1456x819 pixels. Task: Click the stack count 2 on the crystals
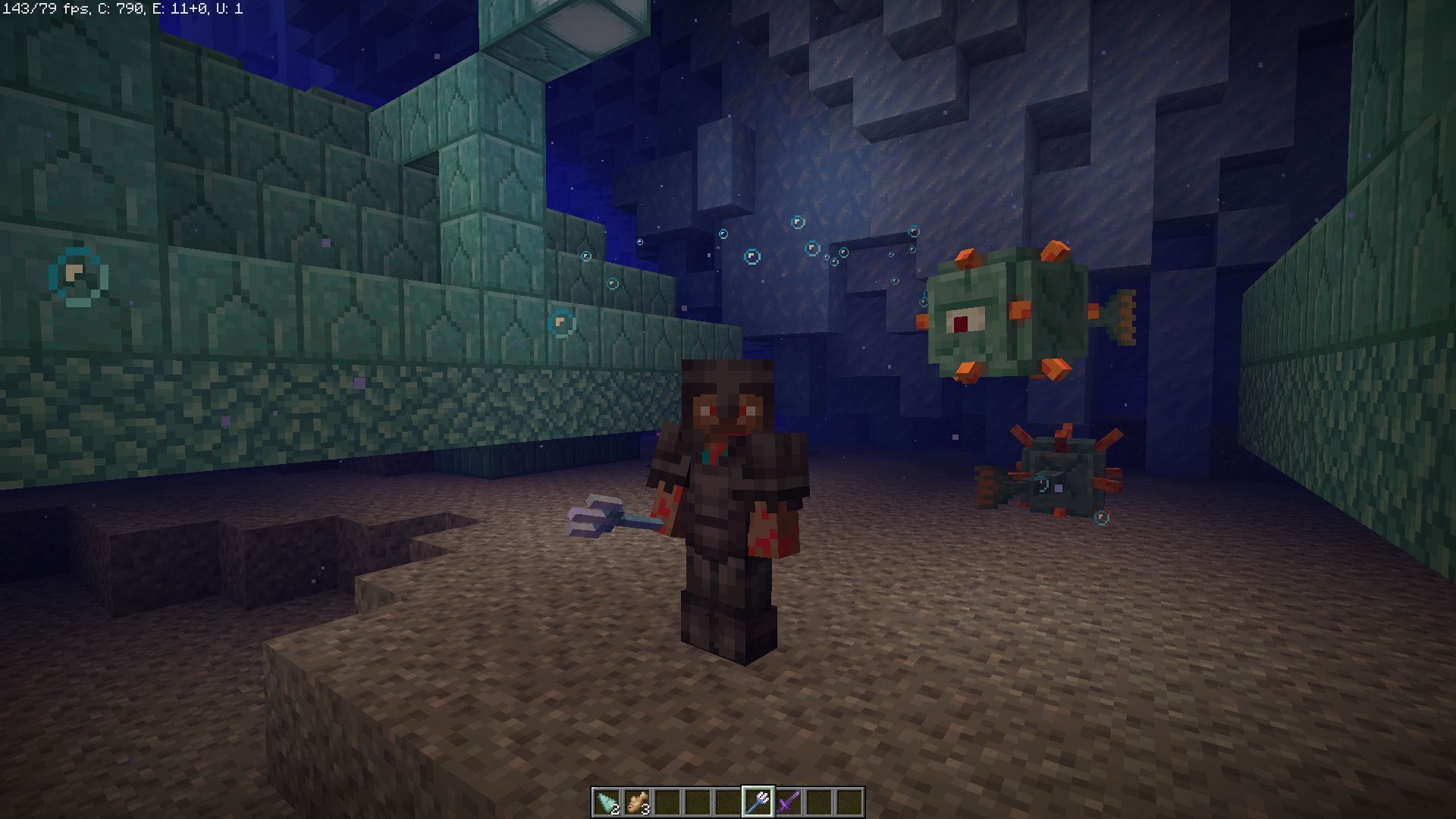pos(614,809)
